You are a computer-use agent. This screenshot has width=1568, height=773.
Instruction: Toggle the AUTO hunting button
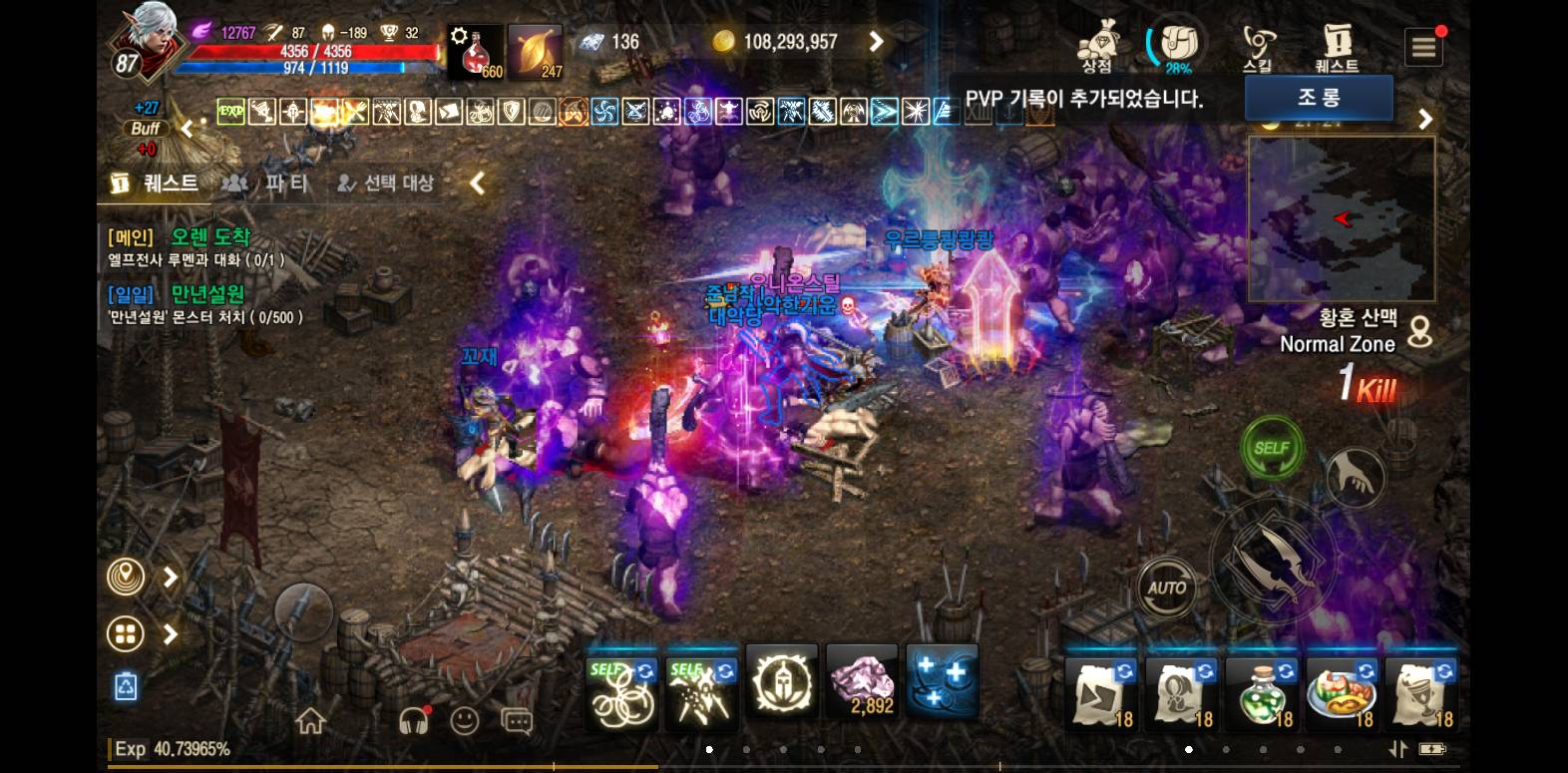[x=1166, y=587]
